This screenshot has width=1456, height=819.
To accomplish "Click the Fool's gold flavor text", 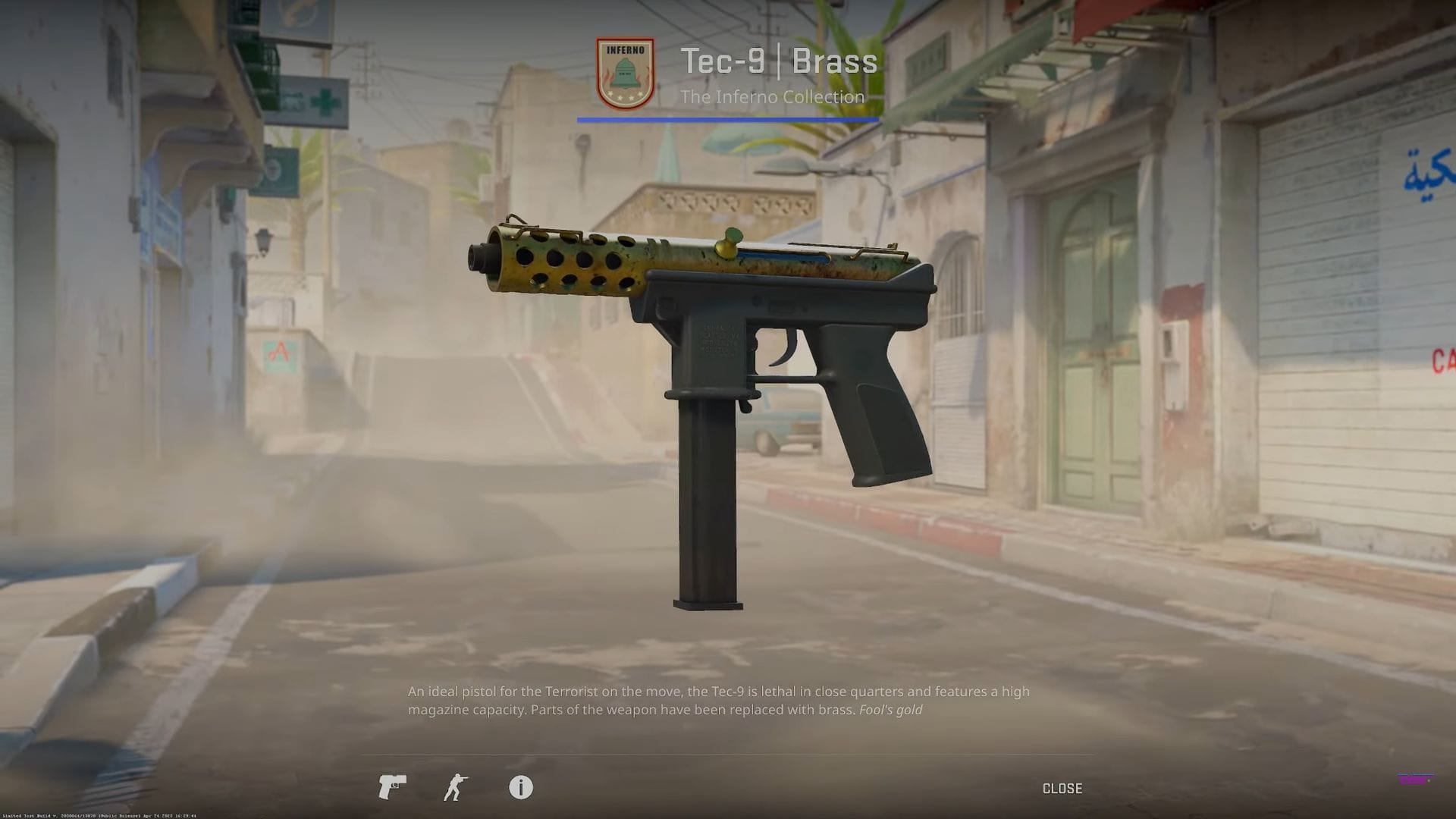I will click(x=890, y=711).
